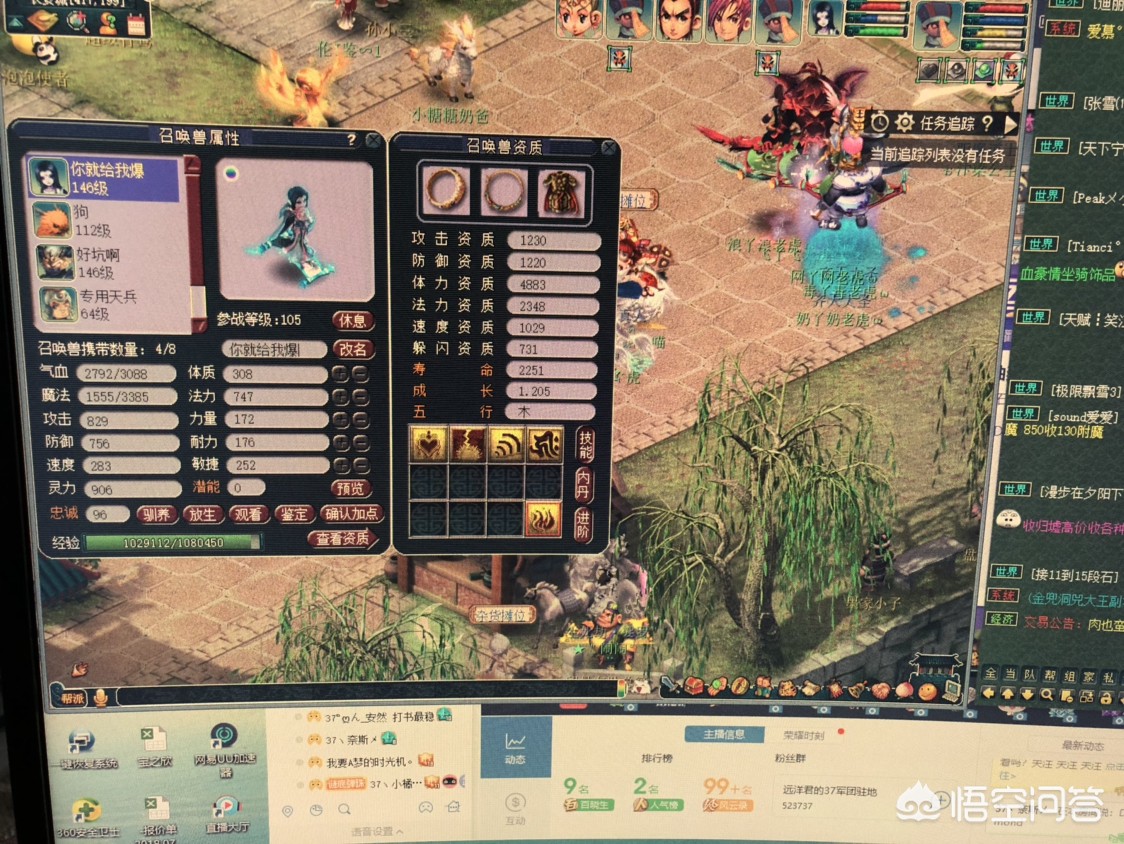
Task: Open the 预览 preview button
Action: pyautogui.click(x=353, y=489)
